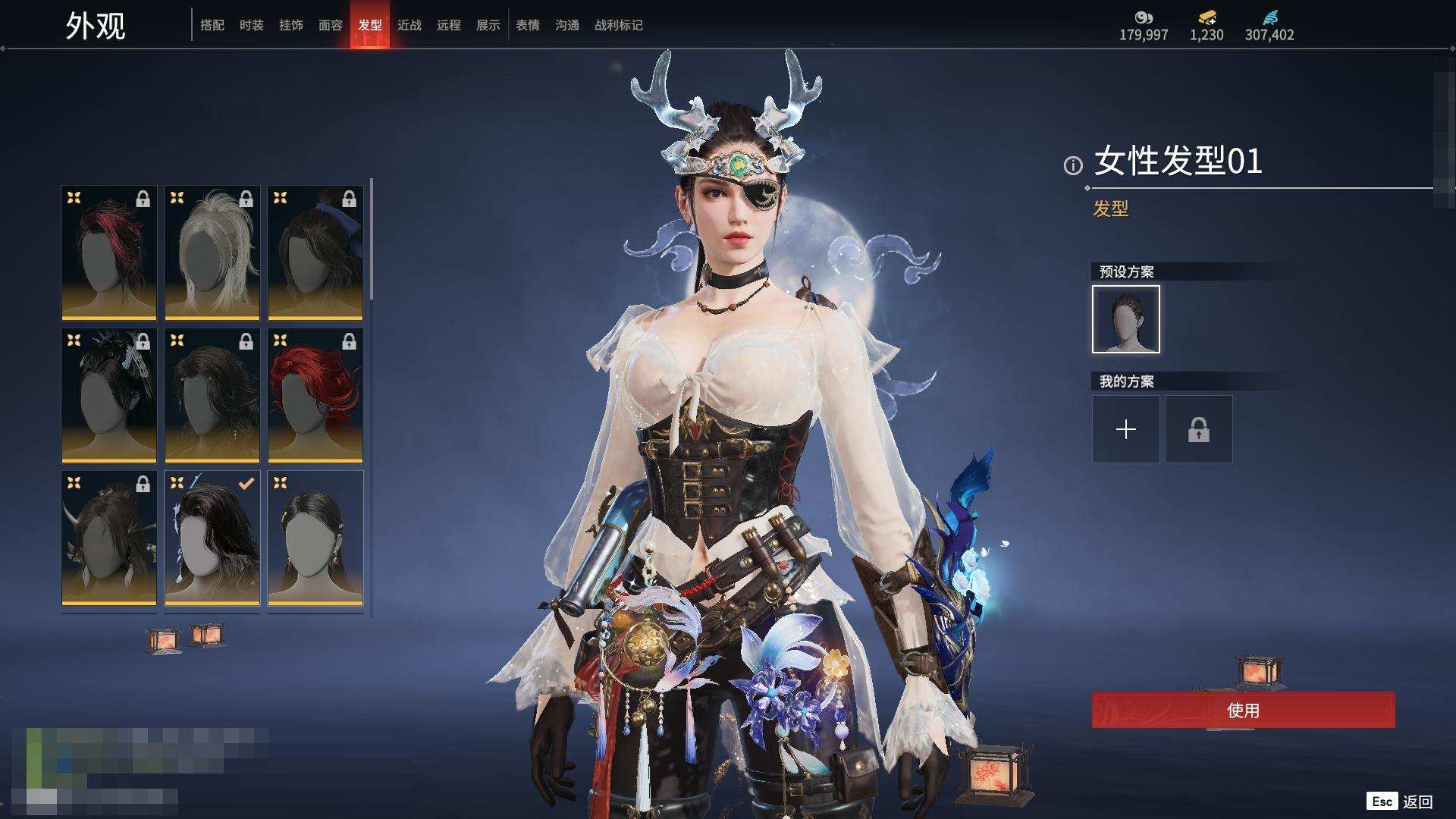Select the preset hairstyle under 预设方案
The width and height of the screenshot is (1456, 819).
point(1125,319)
